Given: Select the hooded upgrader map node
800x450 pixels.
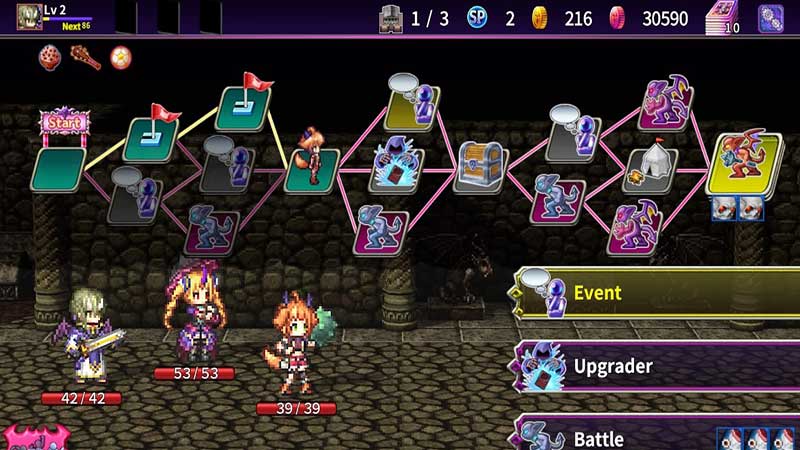Looking at the screenshot, I should pos(397,166).
